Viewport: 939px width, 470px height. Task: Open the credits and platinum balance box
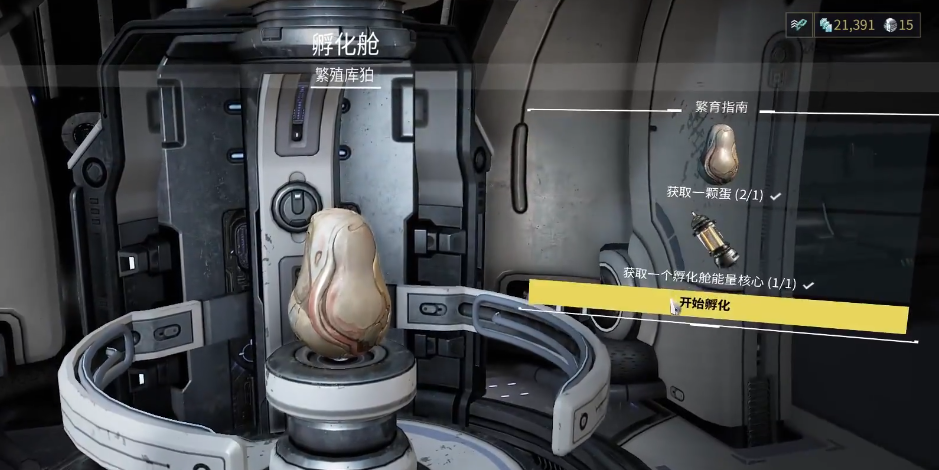pyautogui.click(x=867, y=26)
